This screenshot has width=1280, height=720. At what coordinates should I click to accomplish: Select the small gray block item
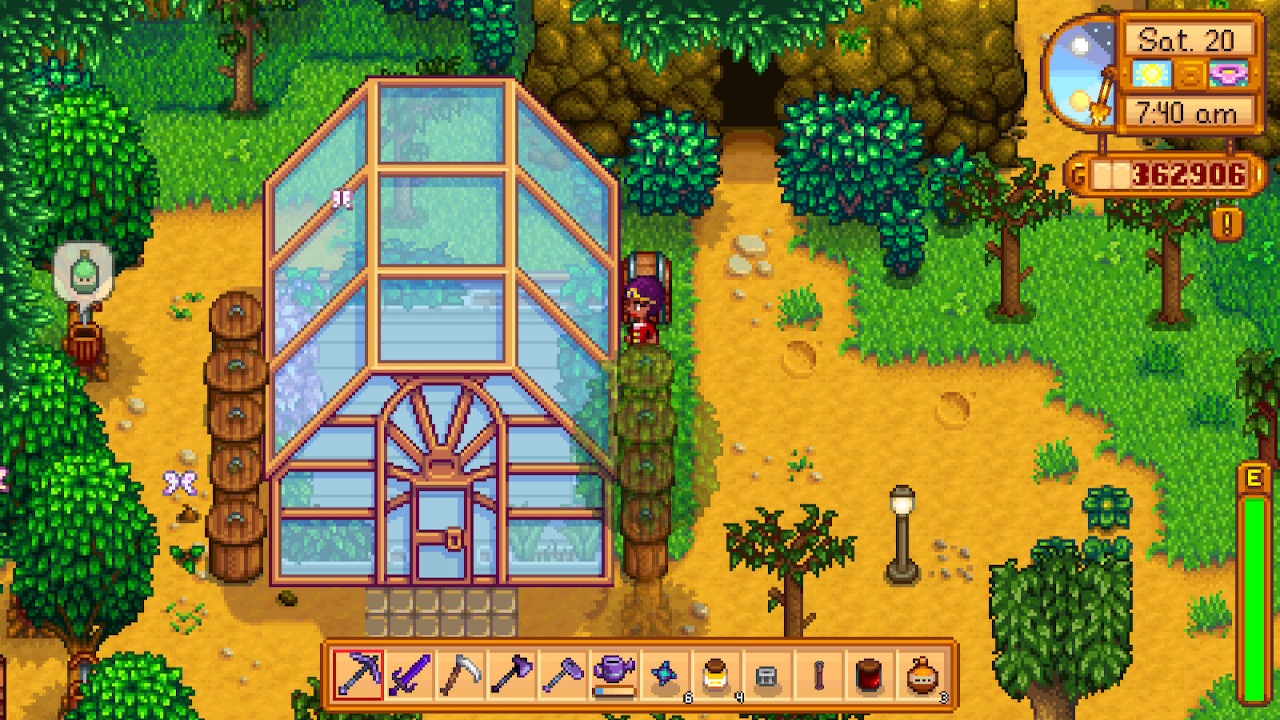(768, 675)
